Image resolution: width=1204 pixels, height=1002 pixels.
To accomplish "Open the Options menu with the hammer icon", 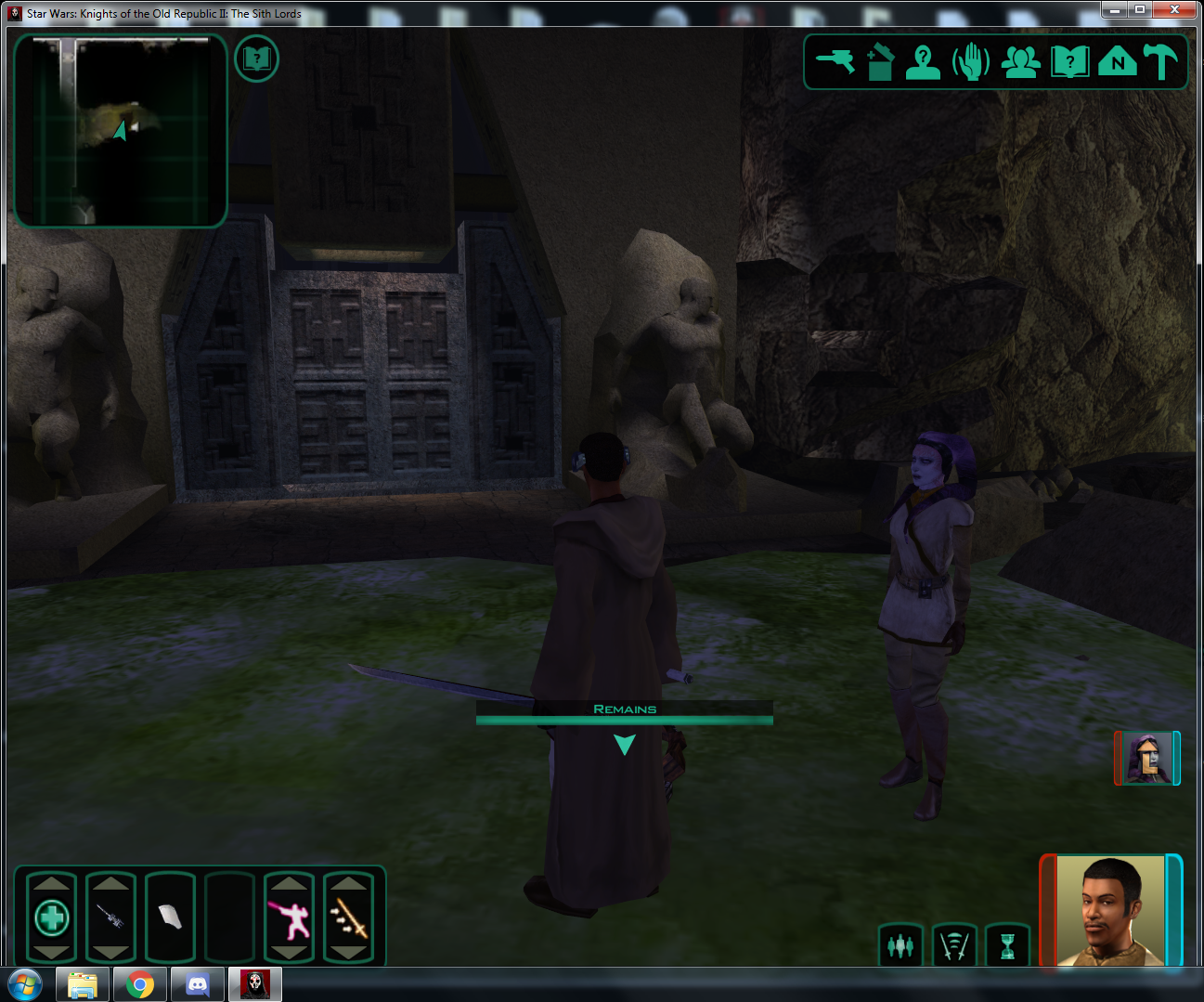I will point(1160,62).
